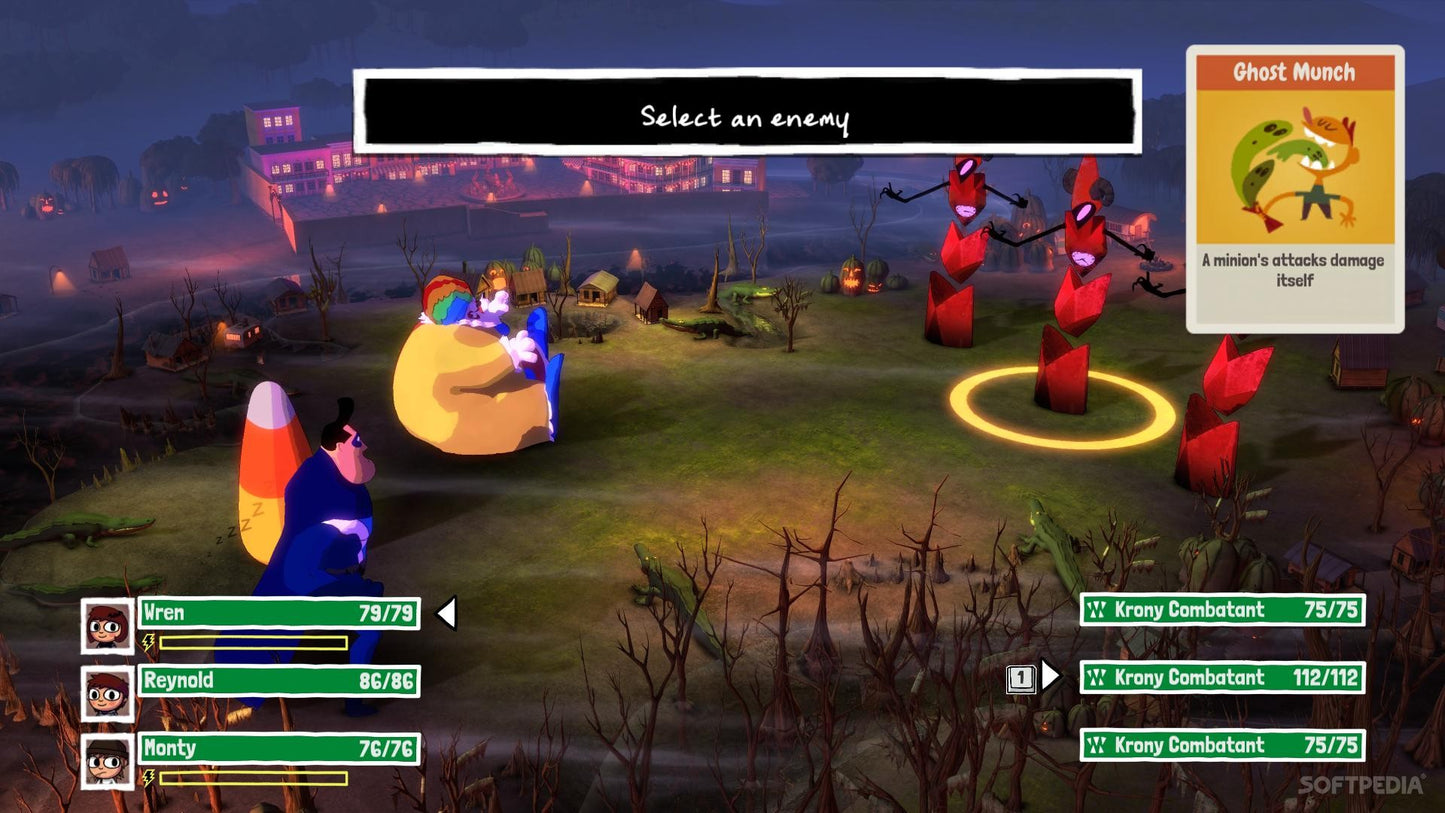Image resolution: width=1445 pixels, height=813 pixels.
Task: Select Monty's party name bar
Action: pyautogui.click(x=278, y=749)
